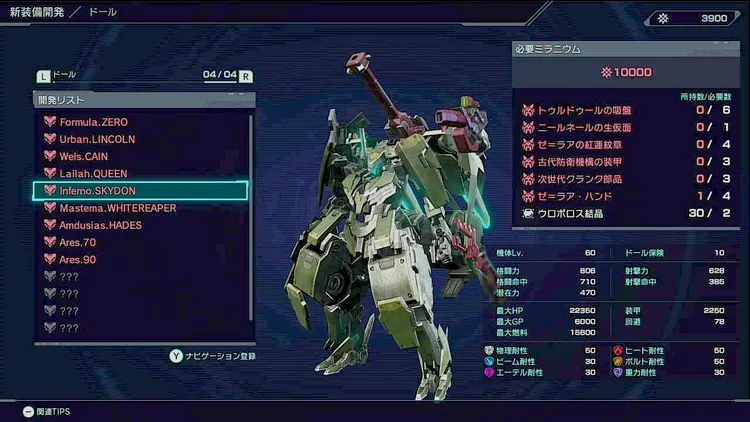The width and height of the screenshot is (750, 422).
Task: Select Ares.90 from the development list
Action: [78, 259]
